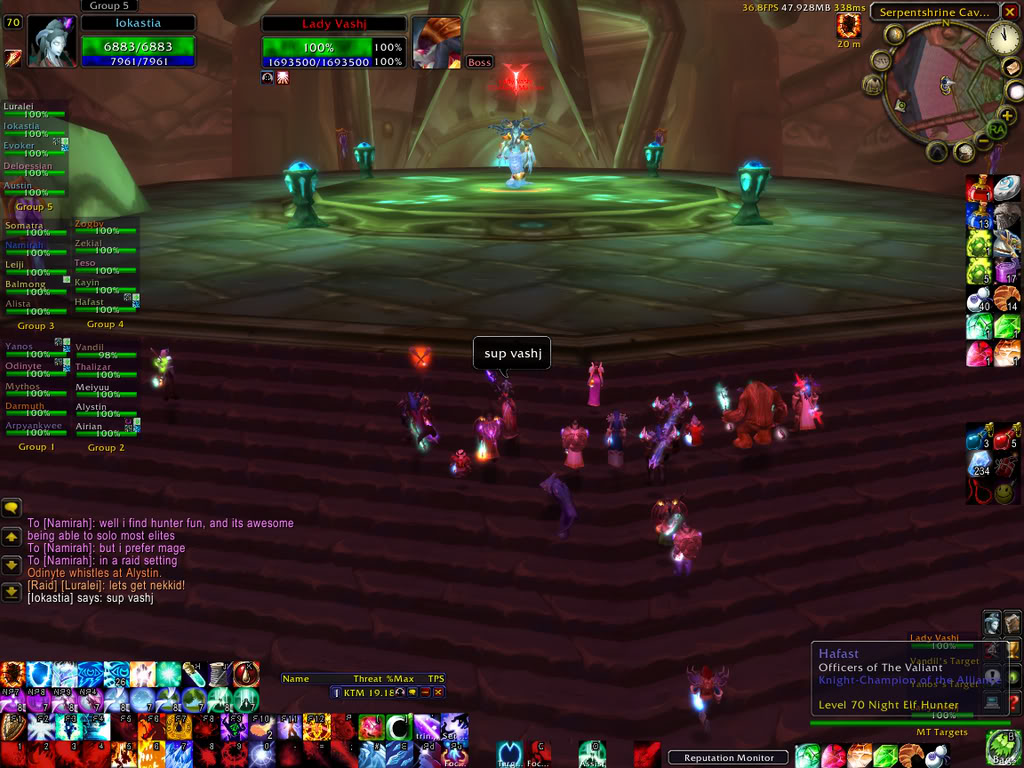This screenshot has height=768, width=1024.
Task: Use the red healing potion icon
Action: 979,189
